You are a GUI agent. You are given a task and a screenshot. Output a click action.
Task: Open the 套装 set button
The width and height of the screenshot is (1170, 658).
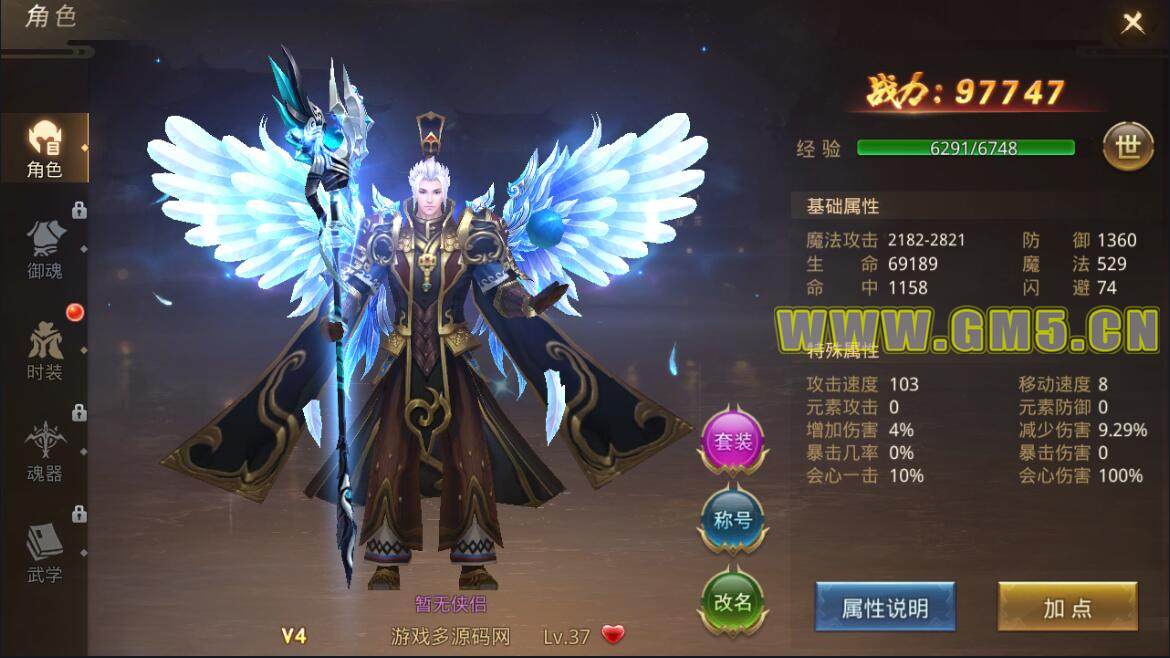[x=733, y=441]
